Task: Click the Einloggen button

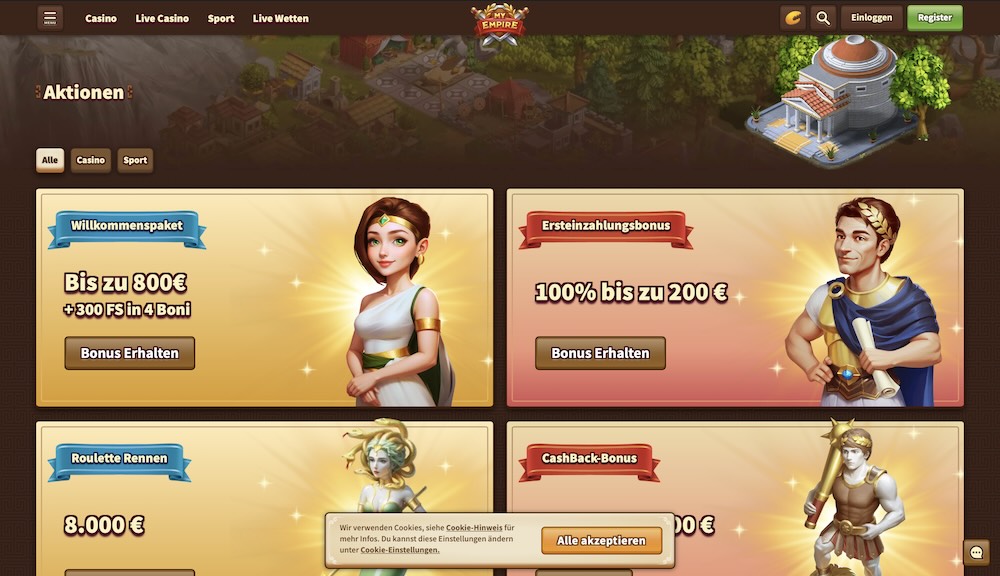Action: coord(871,18)
